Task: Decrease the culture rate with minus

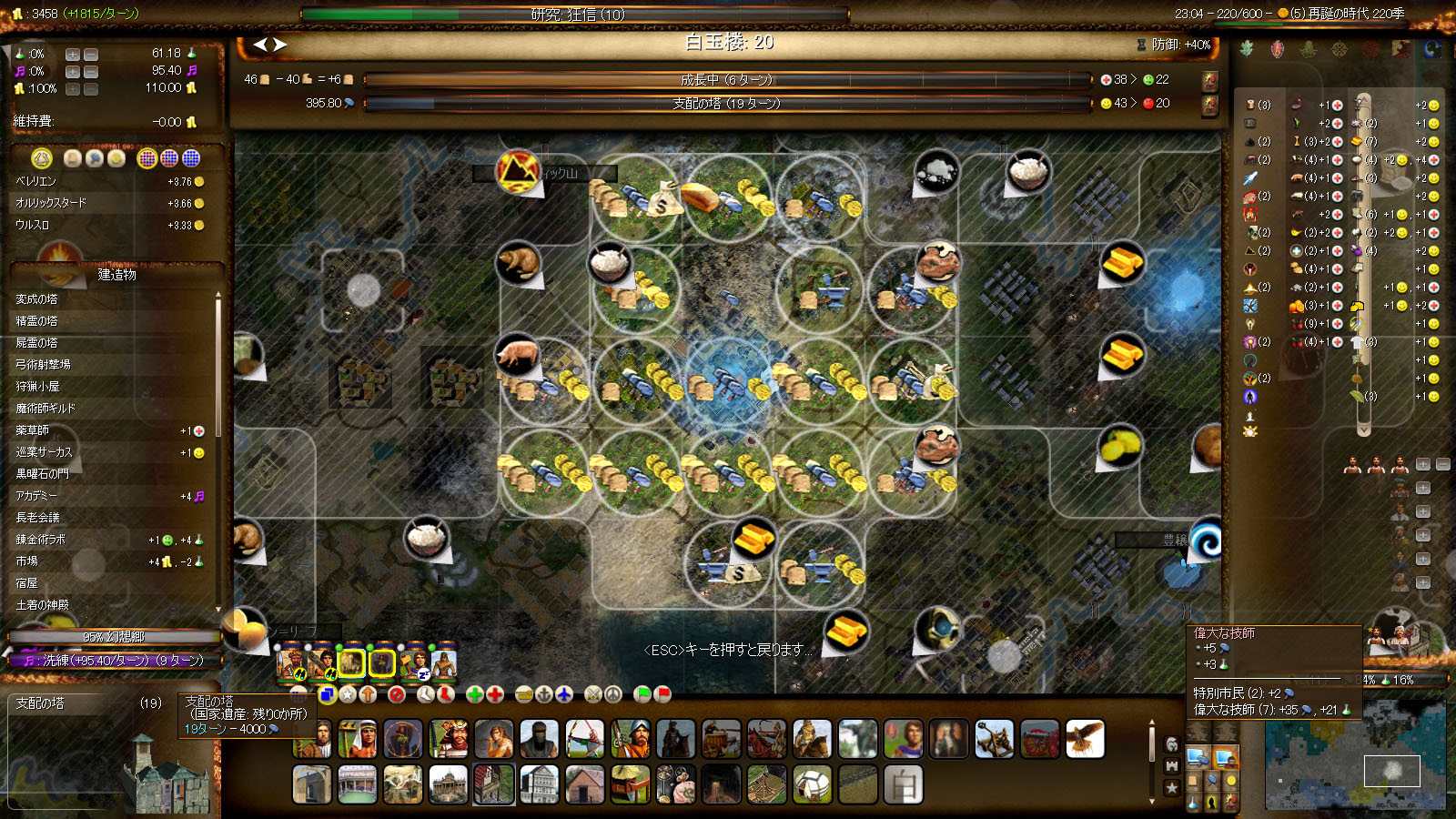Action: click(91, 72)
